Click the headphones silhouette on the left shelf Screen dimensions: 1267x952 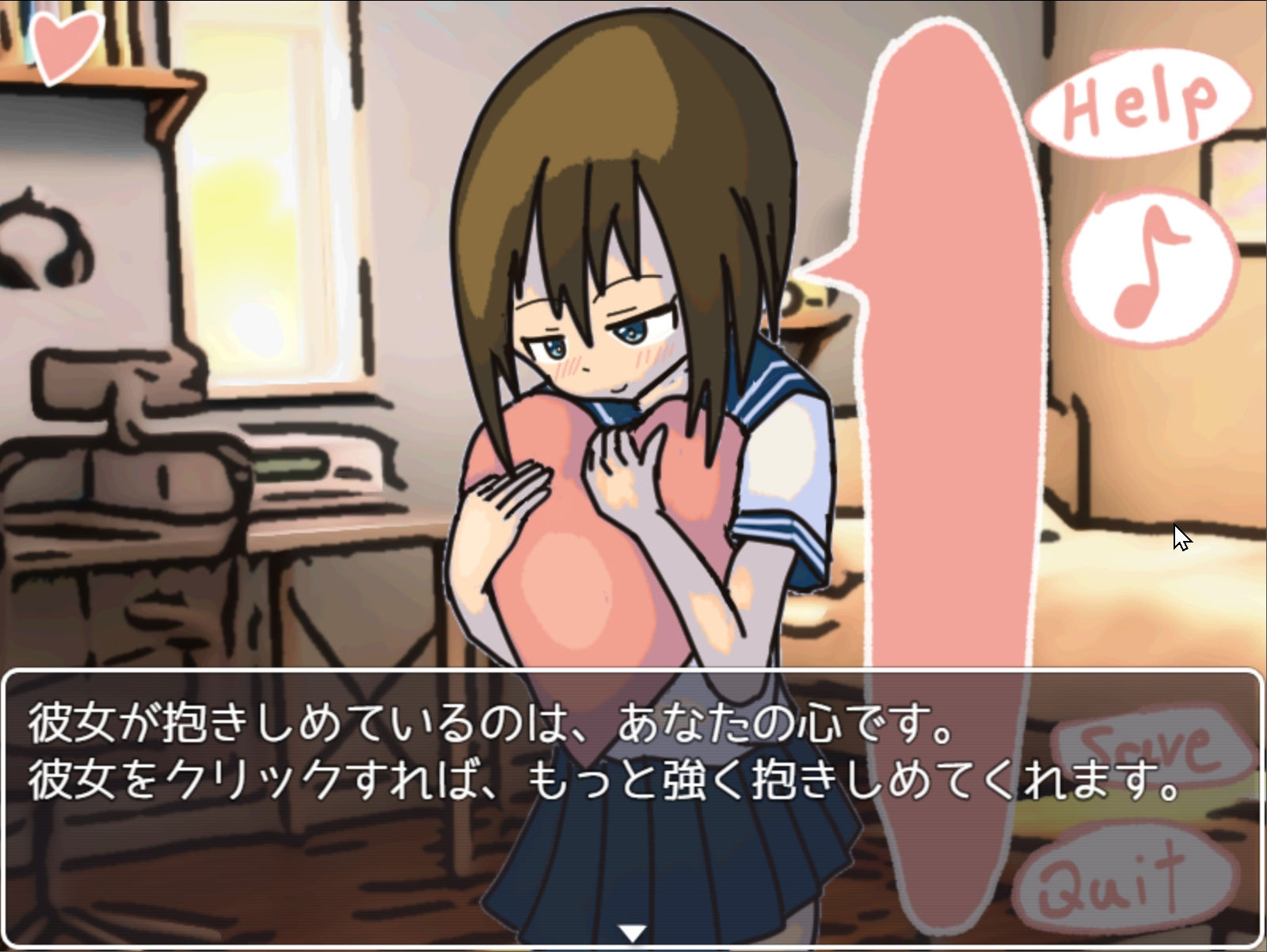(x=44, y=246)
